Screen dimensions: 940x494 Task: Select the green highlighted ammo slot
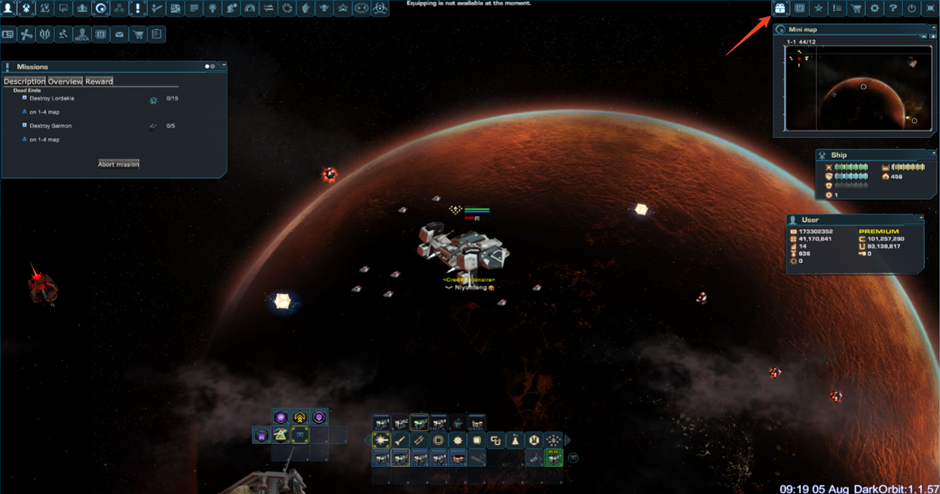tap(553, 458)
